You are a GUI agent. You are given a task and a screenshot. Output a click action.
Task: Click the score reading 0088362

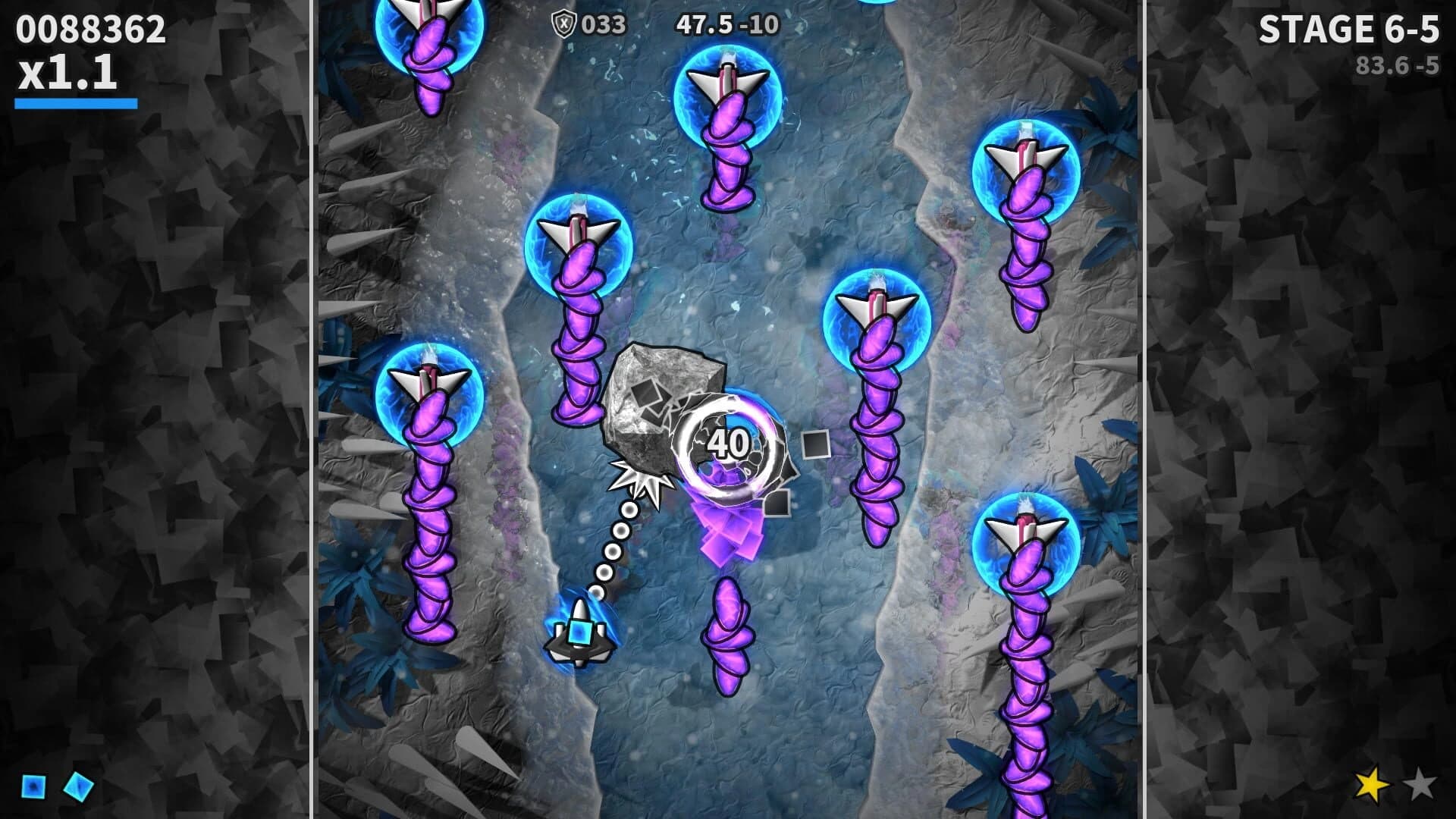[x=91, y=29]
